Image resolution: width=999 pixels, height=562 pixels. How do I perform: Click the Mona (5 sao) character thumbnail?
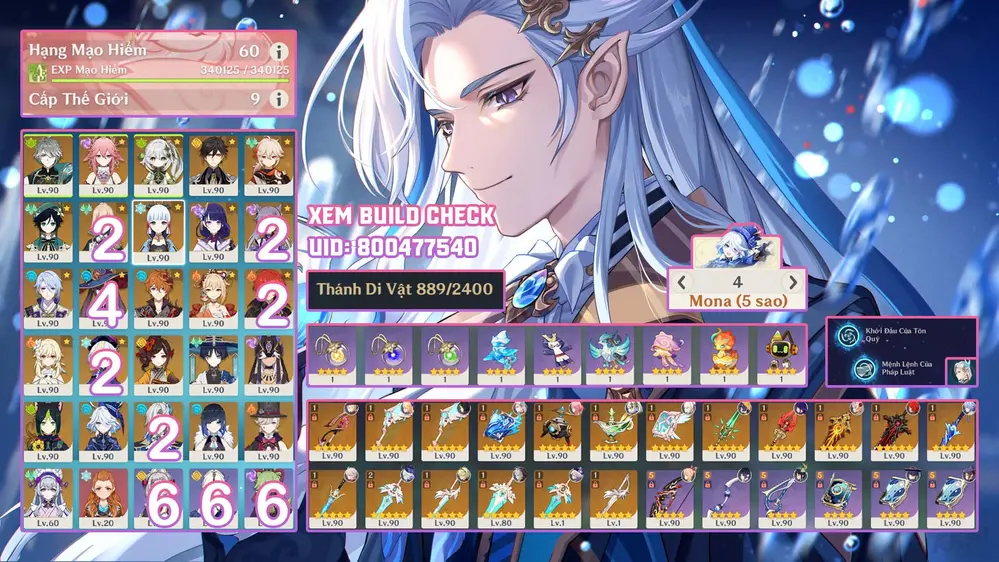coord(736,252)
